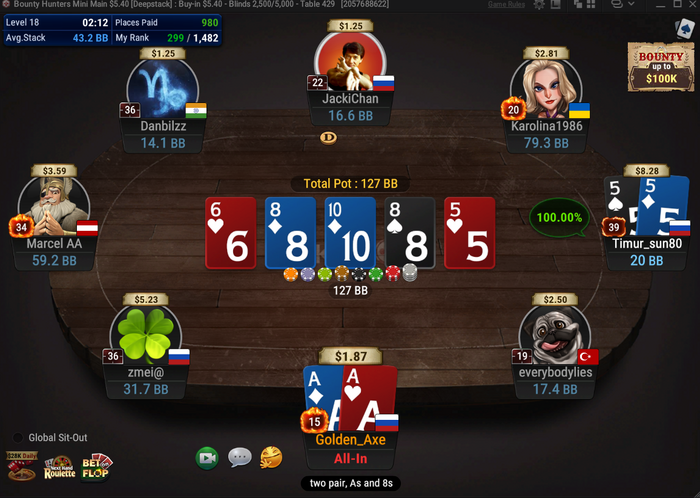Open the Game Rules link

(x=507, y=5)
